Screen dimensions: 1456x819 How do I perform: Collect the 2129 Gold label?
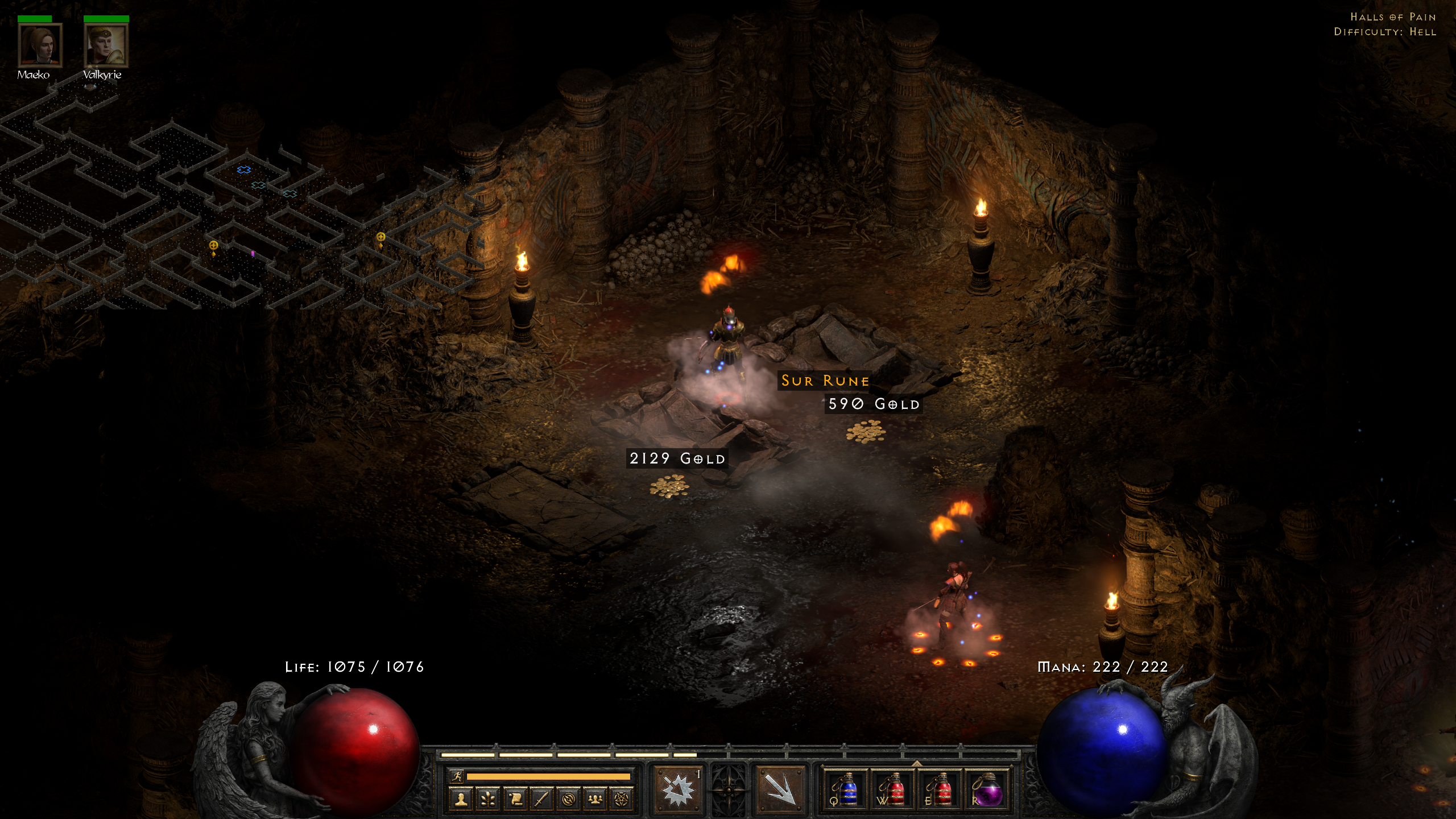pos(677,458)
